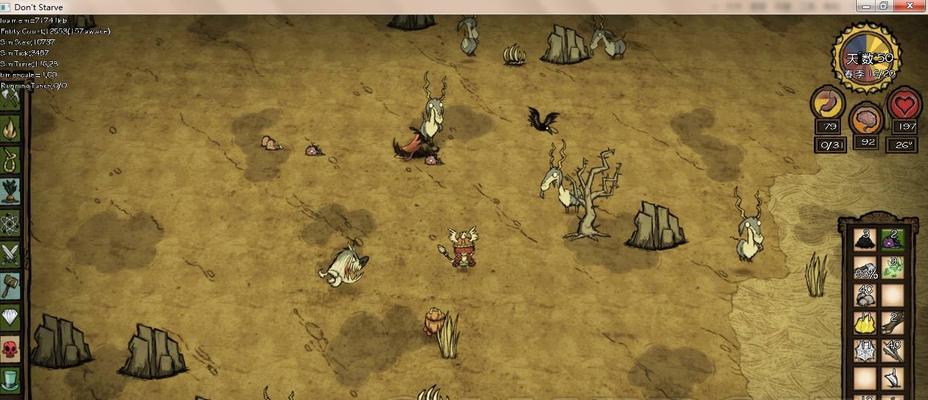Select the gold nuggets inventory slot

click(x=865, y=323)
